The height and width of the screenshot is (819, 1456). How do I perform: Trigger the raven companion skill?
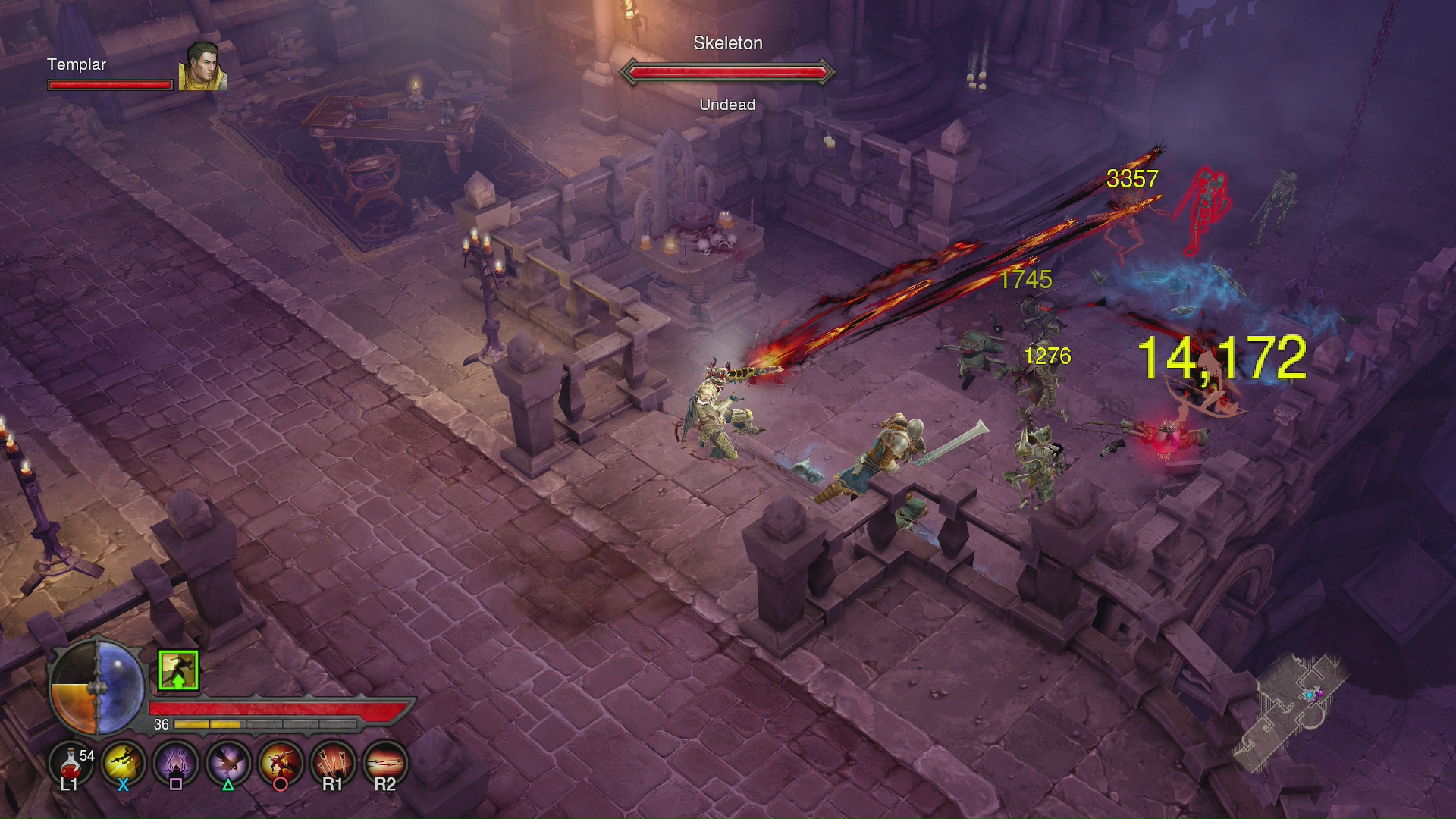[x=228, y=762]
